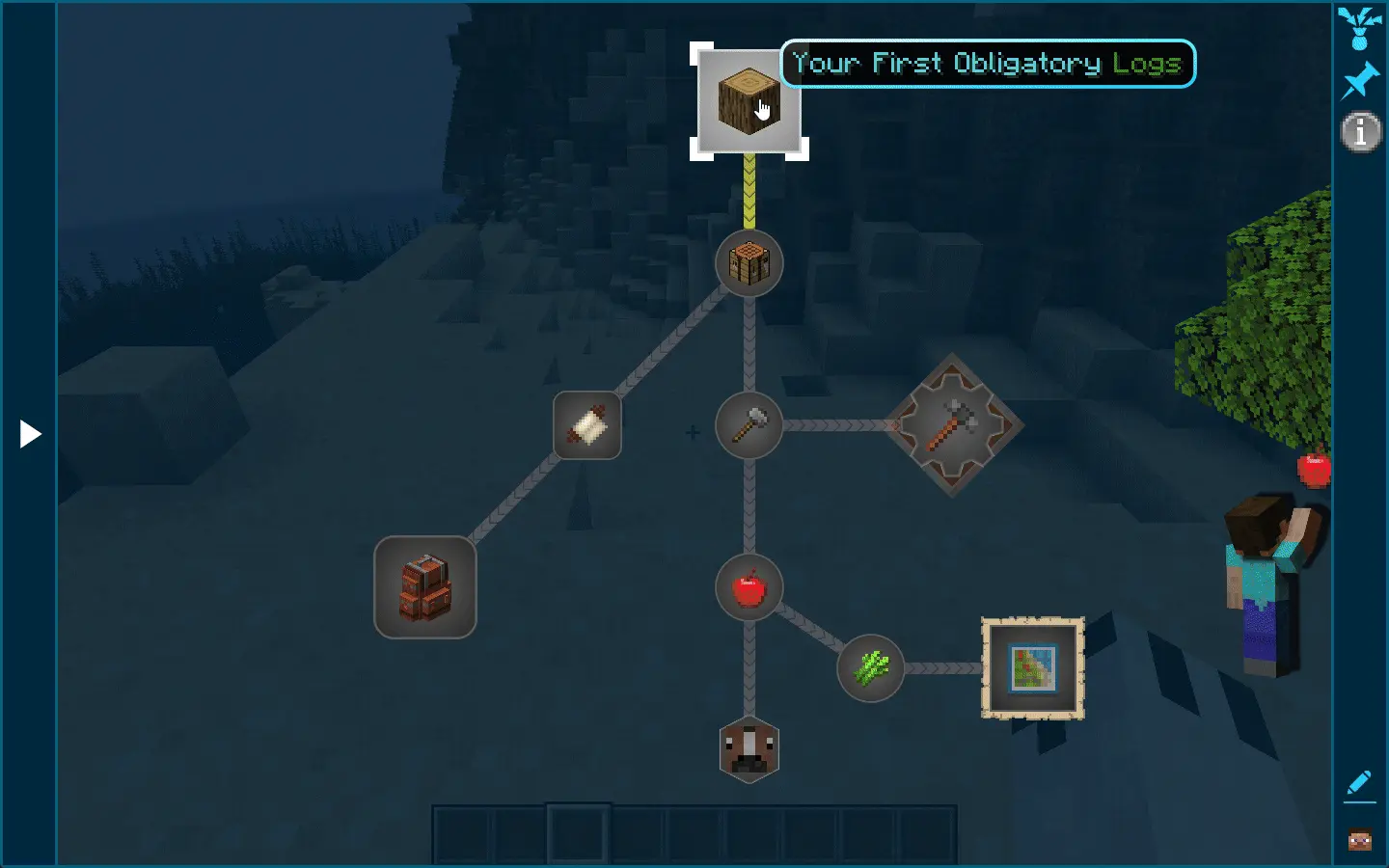Toggle the info panel with the i button
This screenshot has height=868, width=1389.
(x=1360, y=132)
